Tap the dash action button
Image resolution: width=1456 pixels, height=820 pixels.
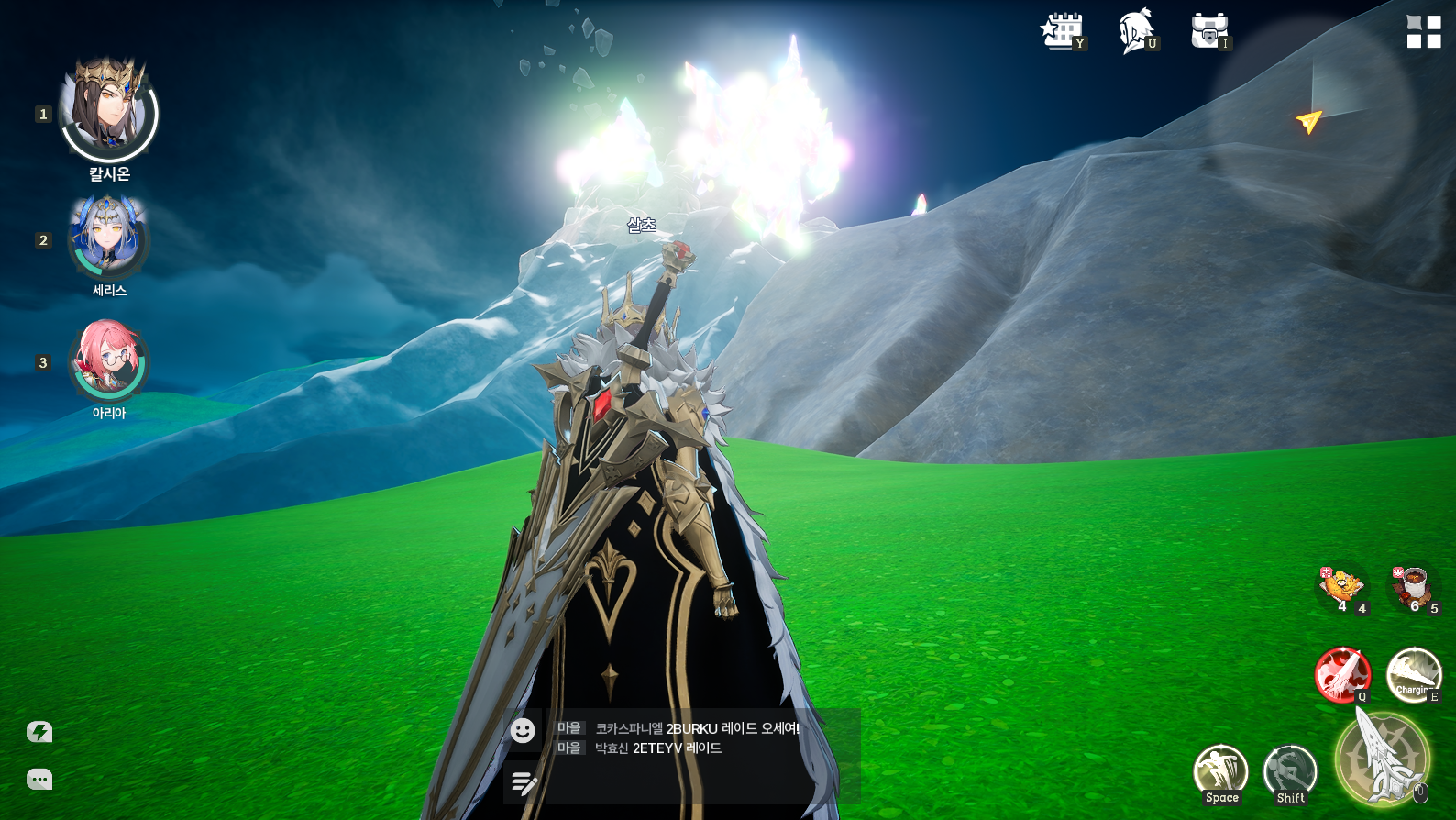click(1290, 771)
